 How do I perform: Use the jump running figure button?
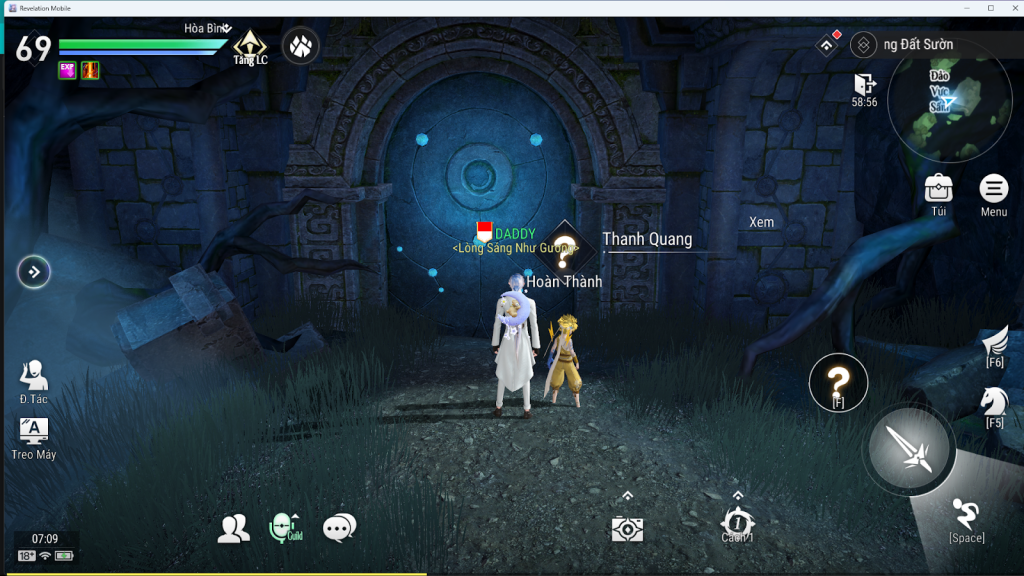point(966,515)
